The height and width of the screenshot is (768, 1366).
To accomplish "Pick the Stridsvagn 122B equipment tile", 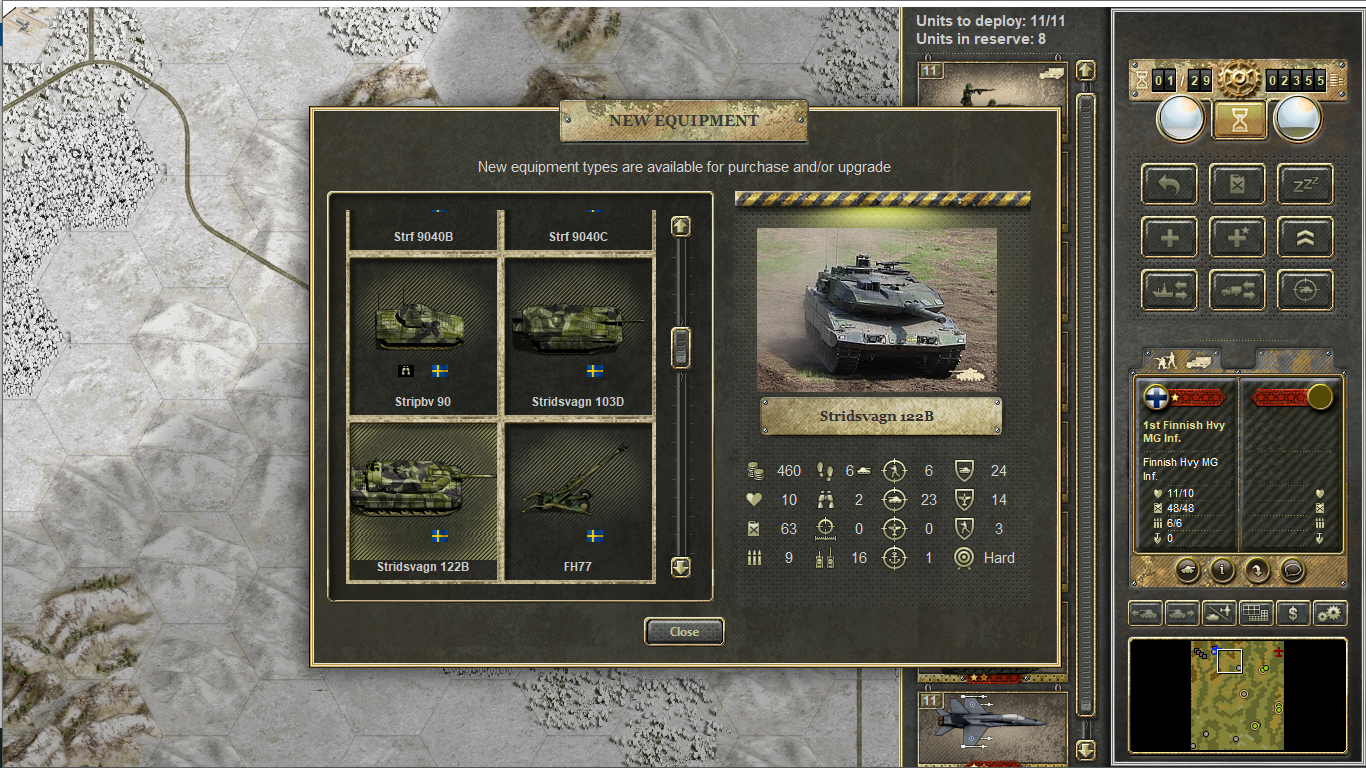I will [x=422, y=500].
